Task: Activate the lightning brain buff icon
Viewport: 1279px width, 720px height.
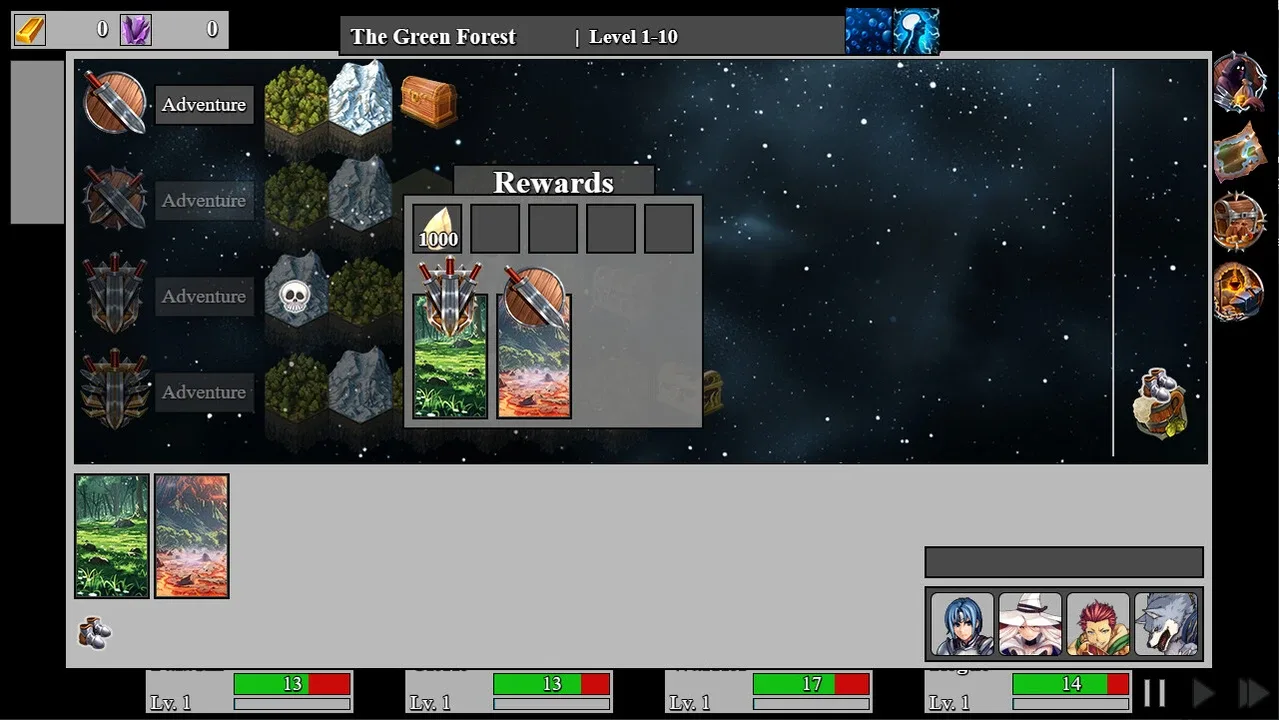Action: pyautogui.click(x=916, y=31)
